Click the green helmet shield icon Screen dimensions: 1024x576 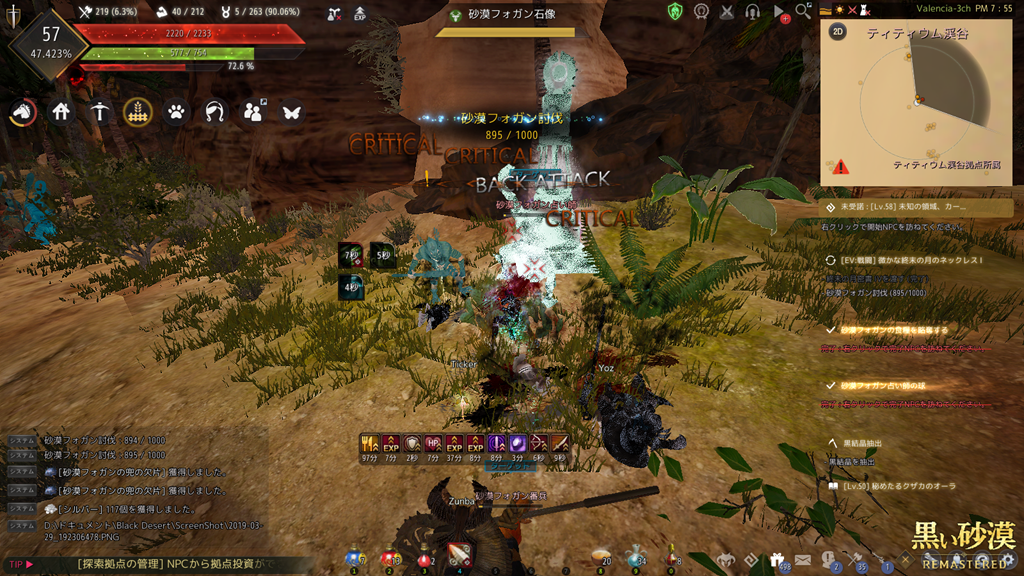(676, 11)
